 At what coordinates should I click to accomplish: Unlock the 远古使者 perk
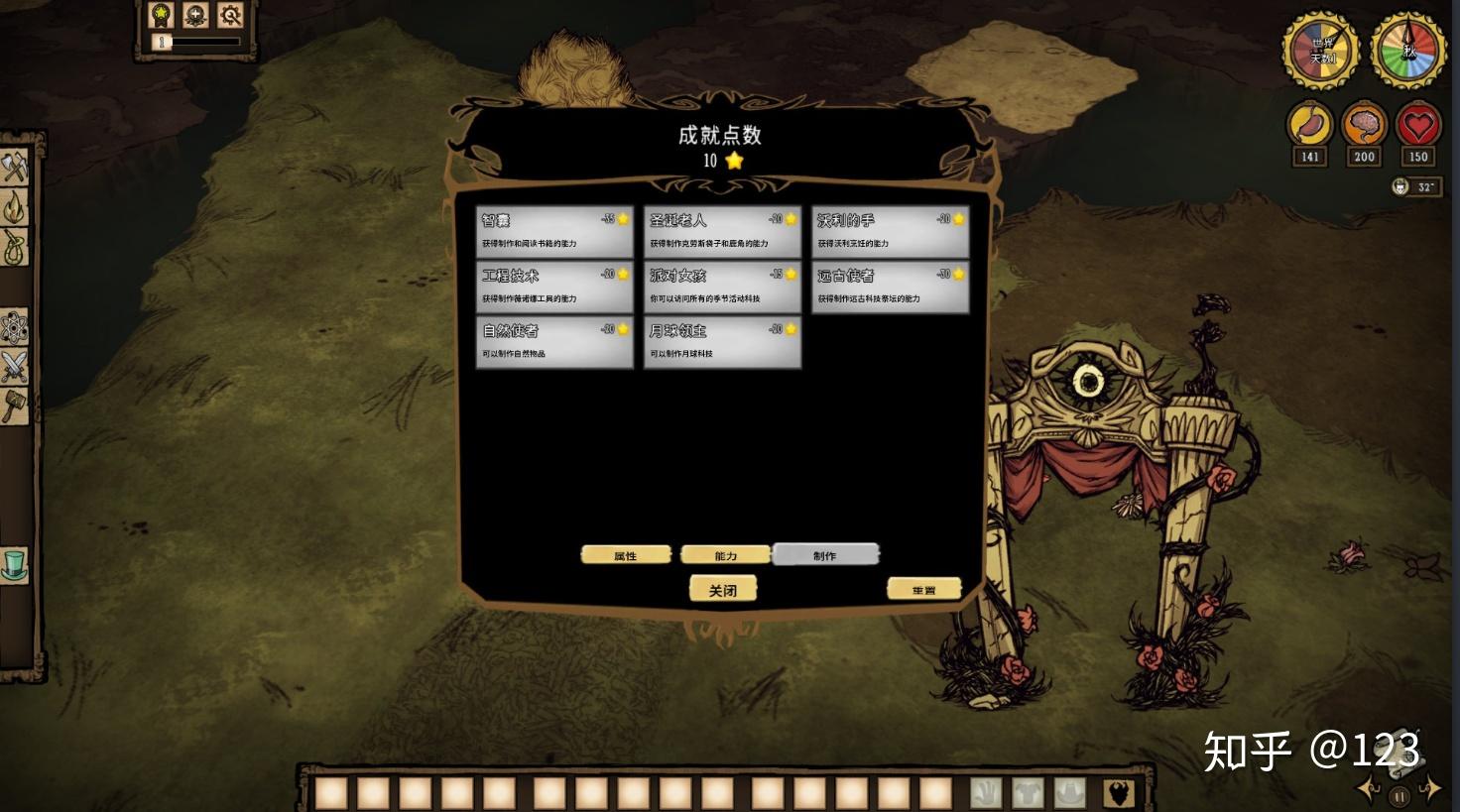[x=890, y=287]
